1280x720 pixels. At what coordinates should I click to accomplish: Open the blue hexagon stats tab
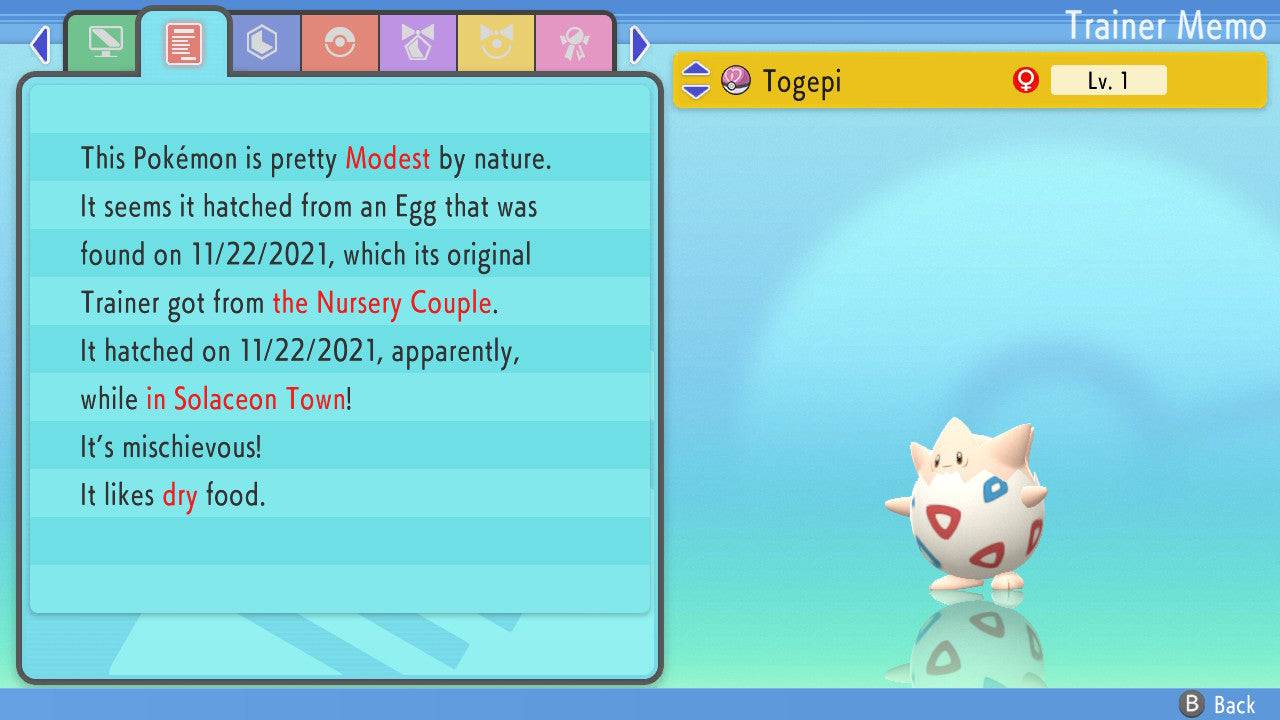tap(262, 43)
